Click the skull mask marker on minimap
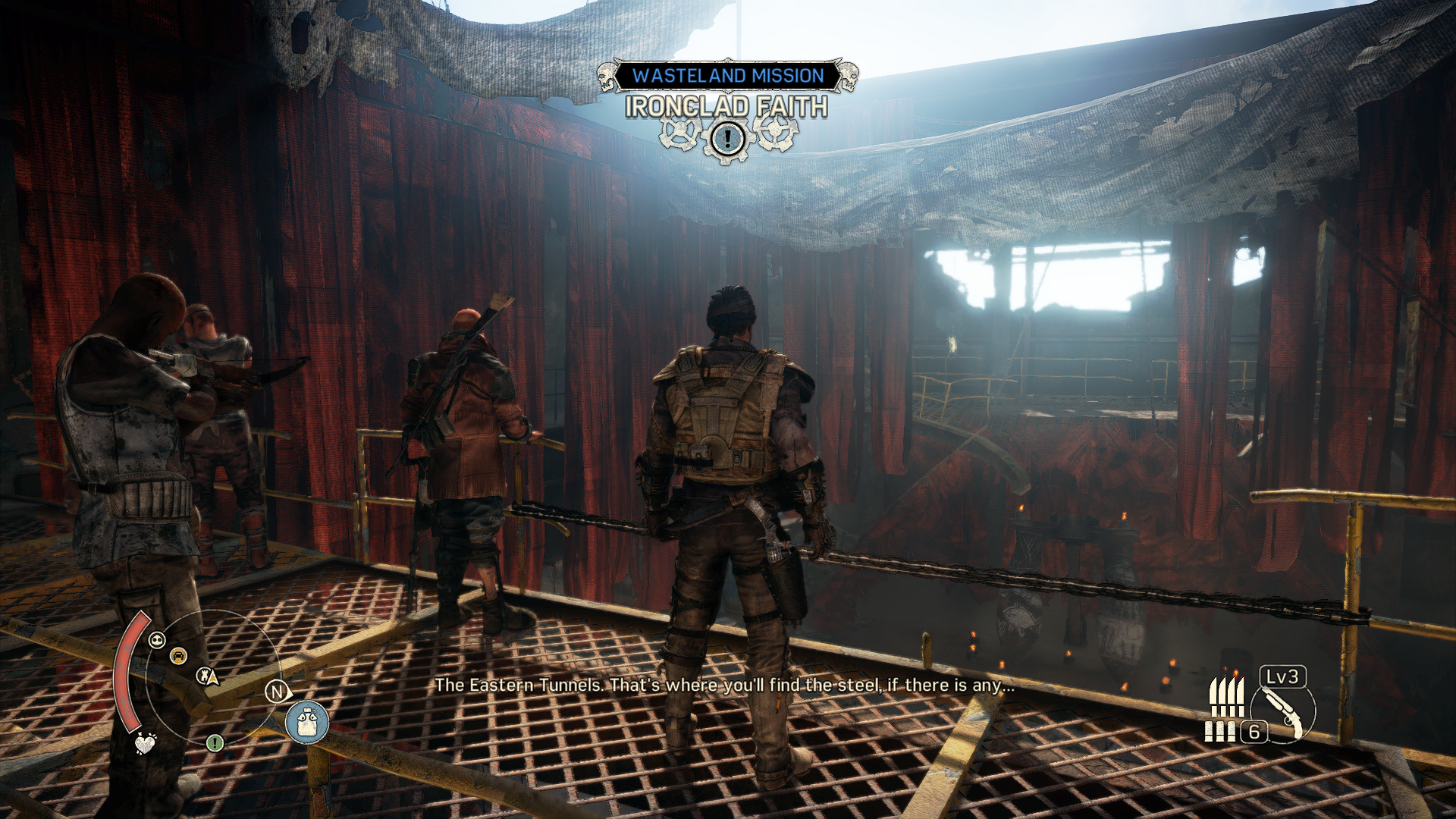Screen dimensions: 1456x819 157,640
